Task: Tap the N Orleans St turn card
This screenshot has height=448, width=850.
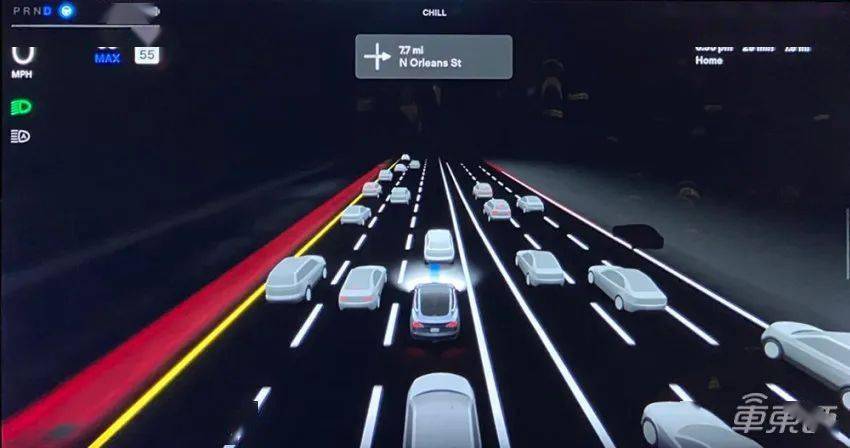Action: click(433, 57)
